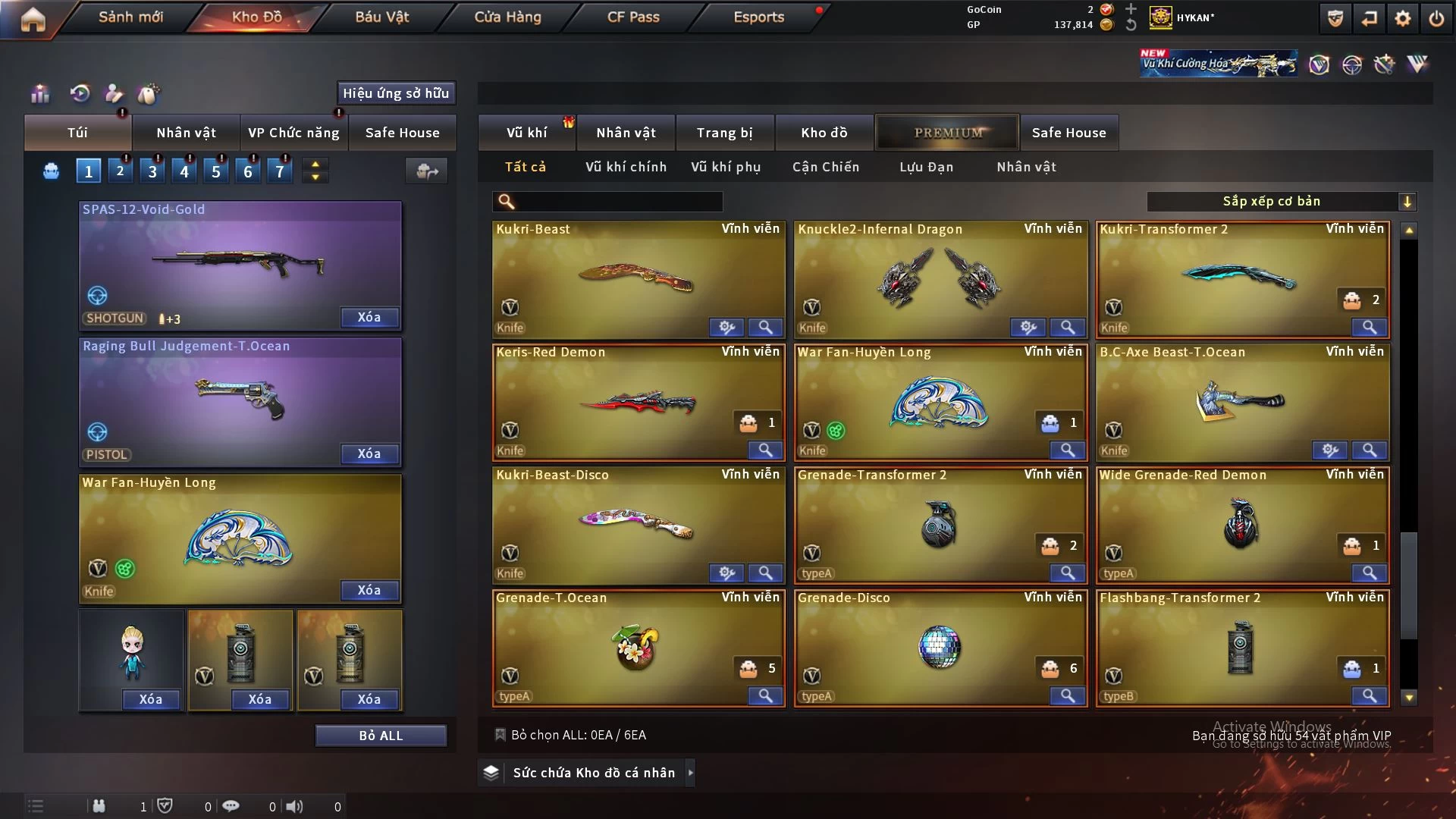Return home via the house icon
Image resolution: width=1456 pixels, height=819 pixels.
[x=33, y=19]
